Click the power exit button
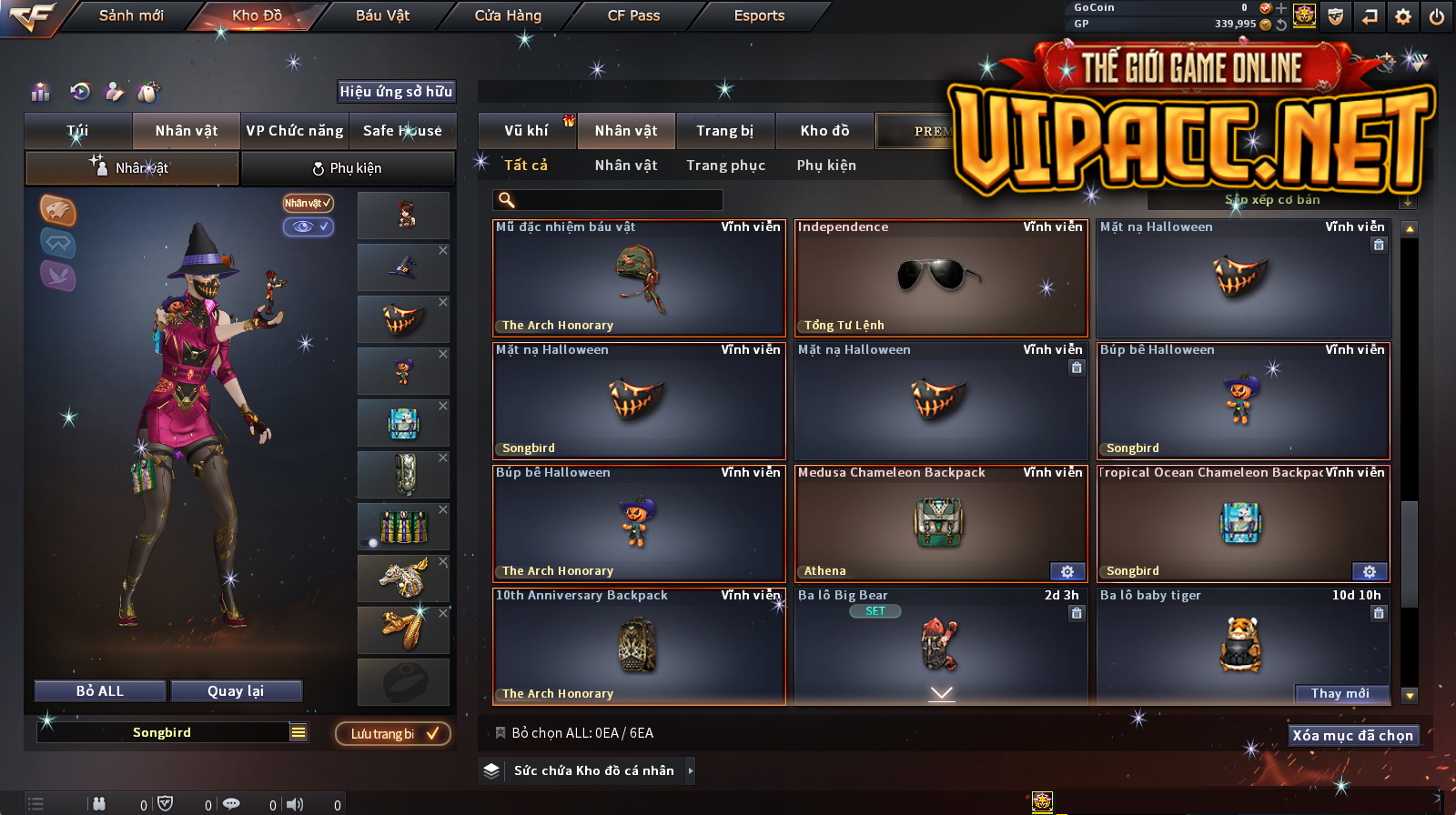The image size is (1456, 815). [1437, 16]
